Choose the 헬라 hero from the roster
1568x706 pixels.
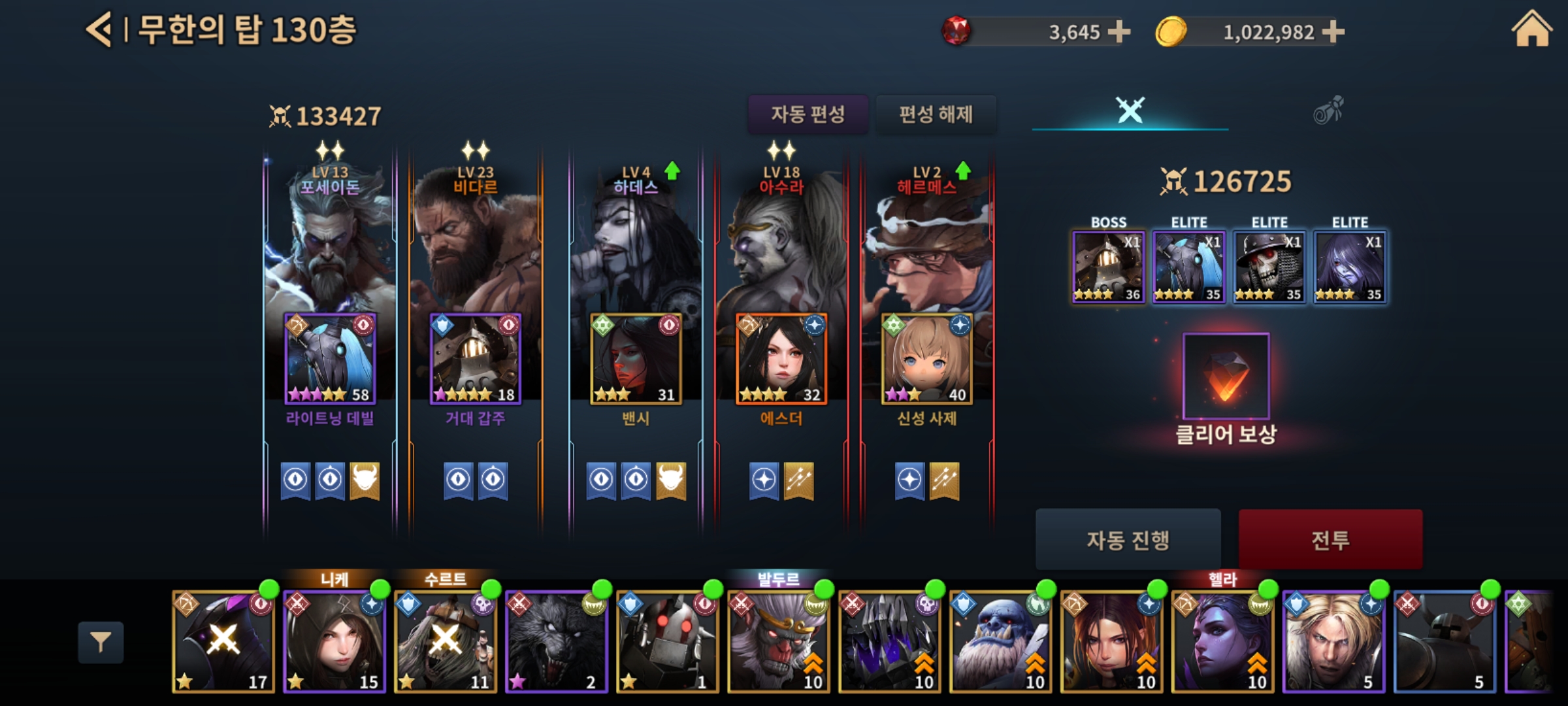(1223, 642)
